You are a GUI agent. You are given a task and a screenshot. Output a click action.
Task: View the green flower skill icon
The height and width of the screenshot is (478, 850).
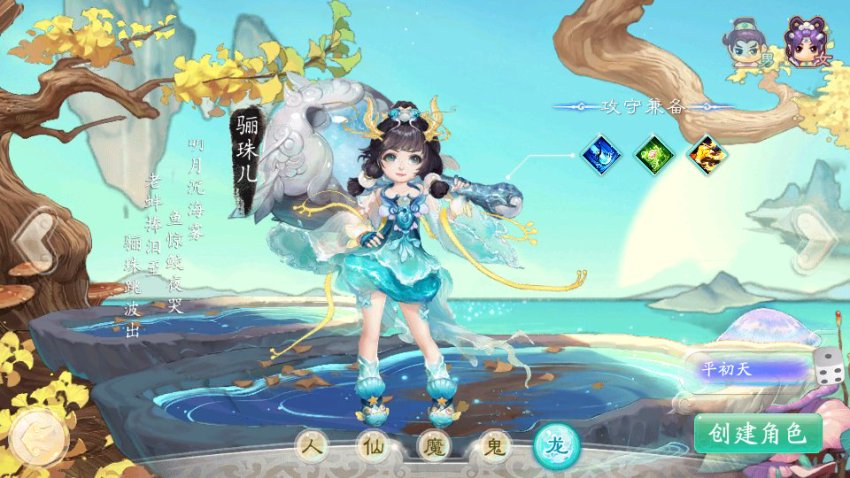pyautogui.click(x=654, y=153)
